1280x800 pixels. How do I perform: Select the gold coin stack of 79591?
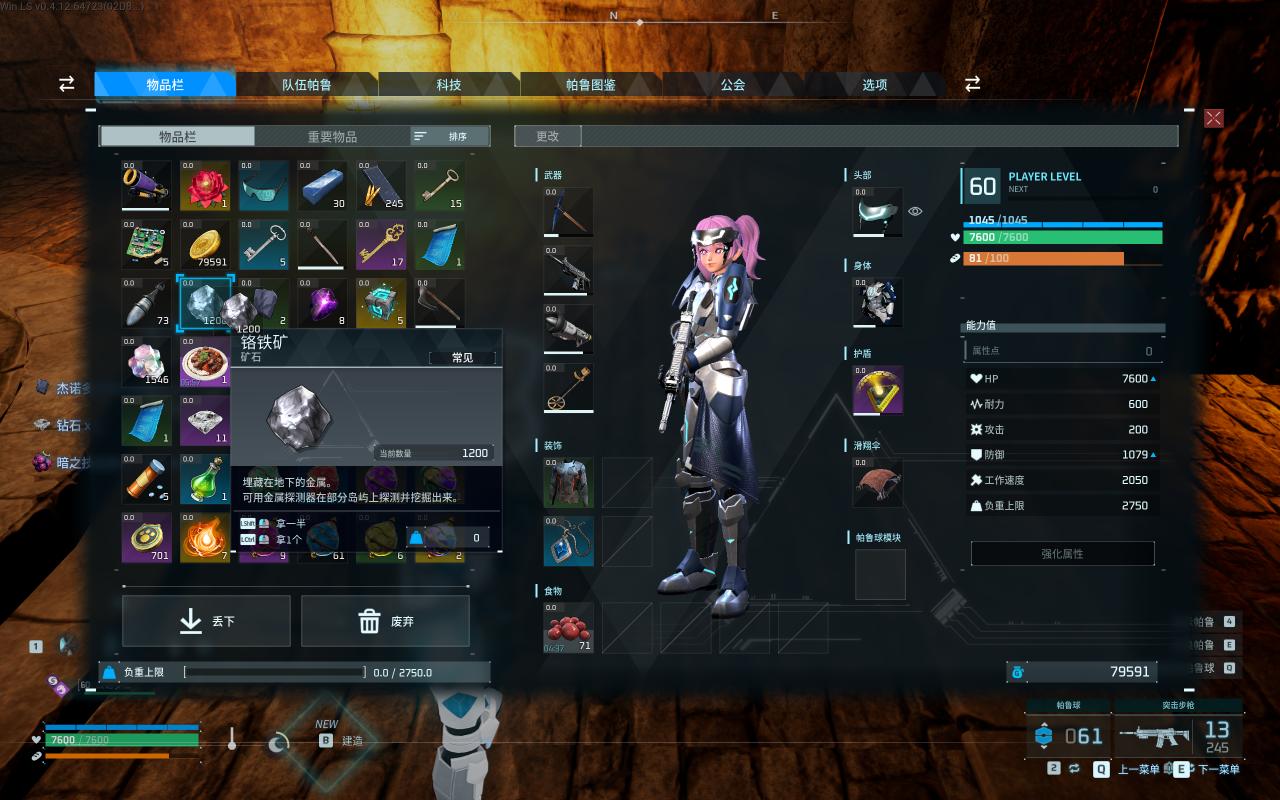205,245
